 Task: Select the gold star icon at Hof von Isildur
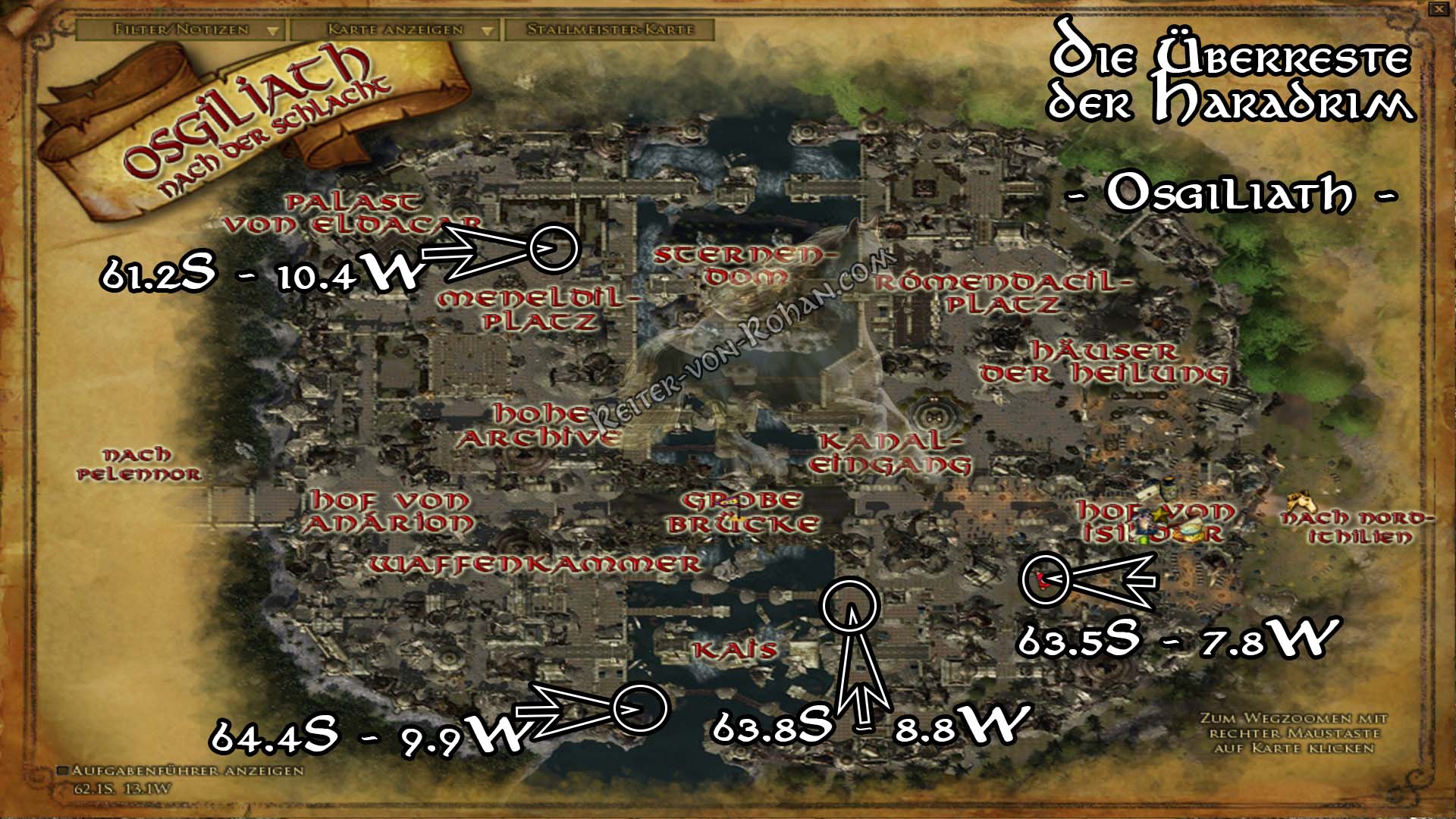click(1159, 513)
